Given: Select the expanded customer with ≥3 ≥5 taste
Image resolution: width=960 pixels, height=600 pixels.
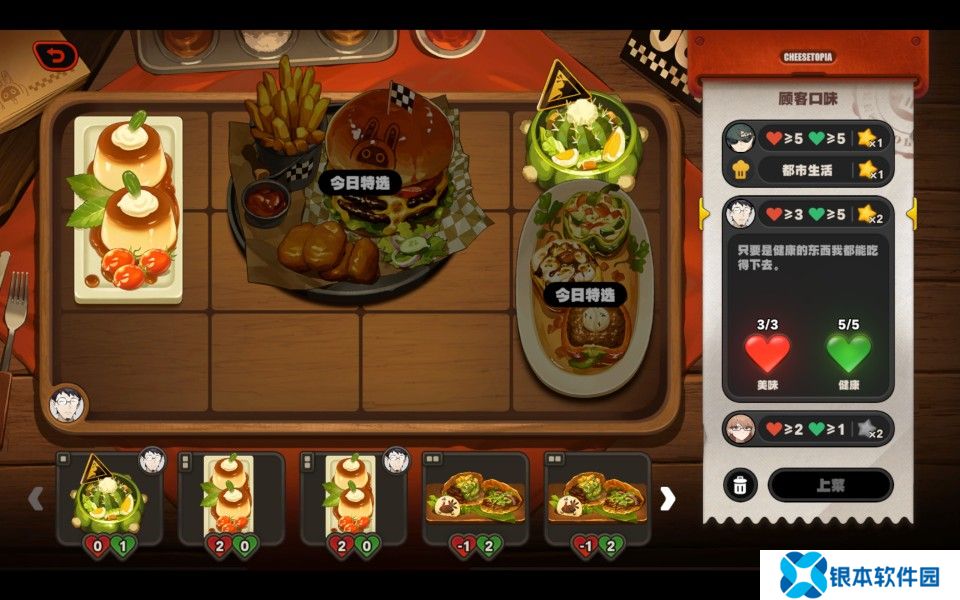Looking at the screenshot, I should [x=806, y=213].
